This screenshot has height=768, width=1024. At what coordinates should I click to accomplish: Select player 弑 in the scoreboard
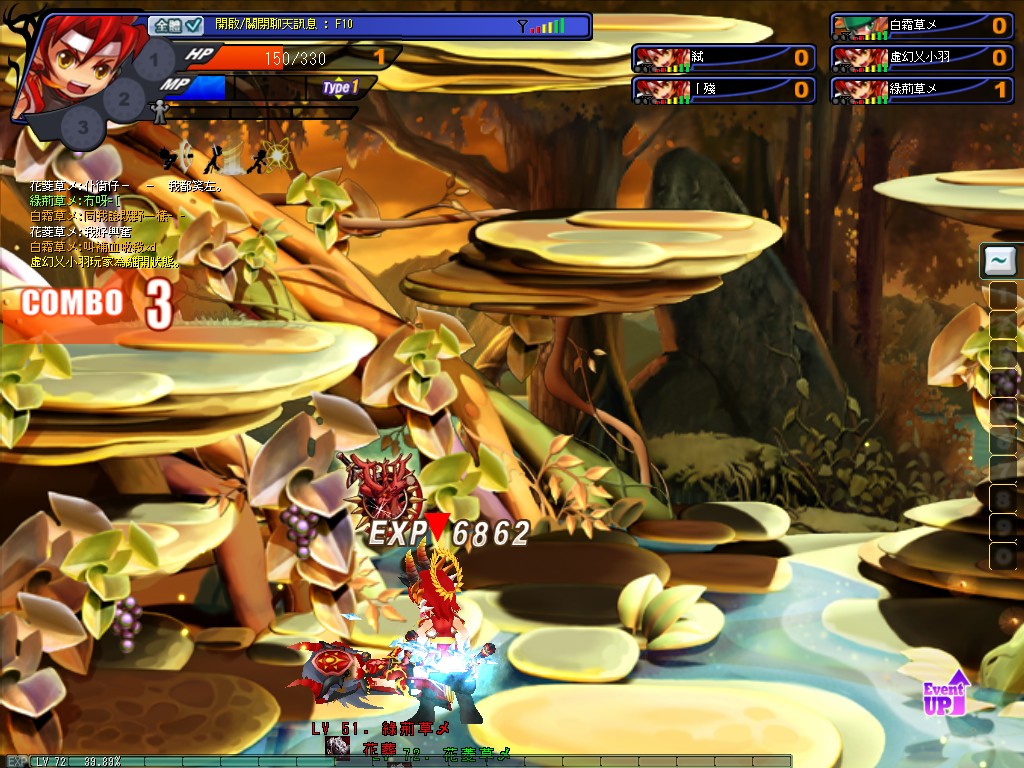721,58
